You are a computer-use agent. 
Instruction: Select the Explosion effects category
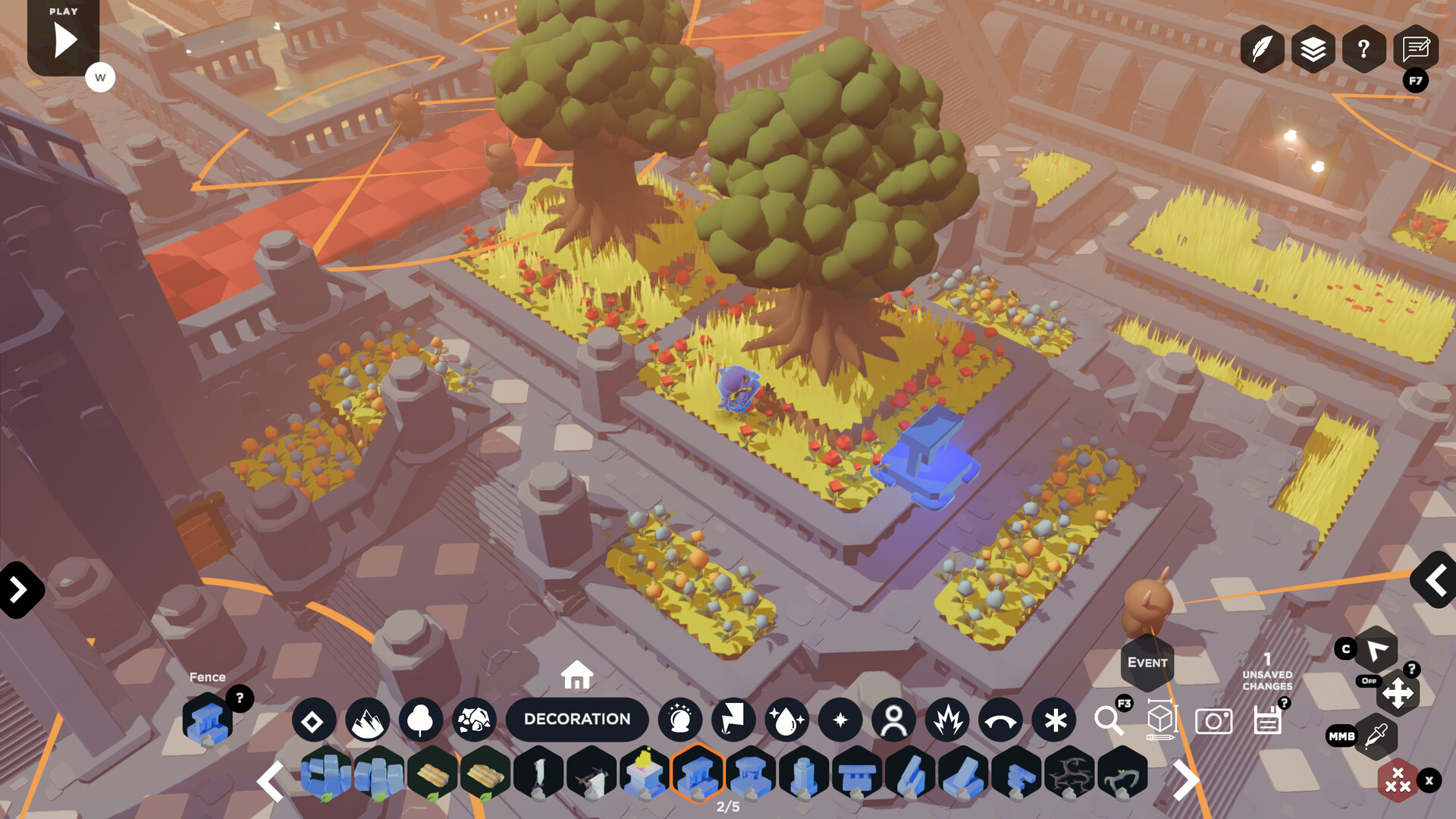point(947,720)
